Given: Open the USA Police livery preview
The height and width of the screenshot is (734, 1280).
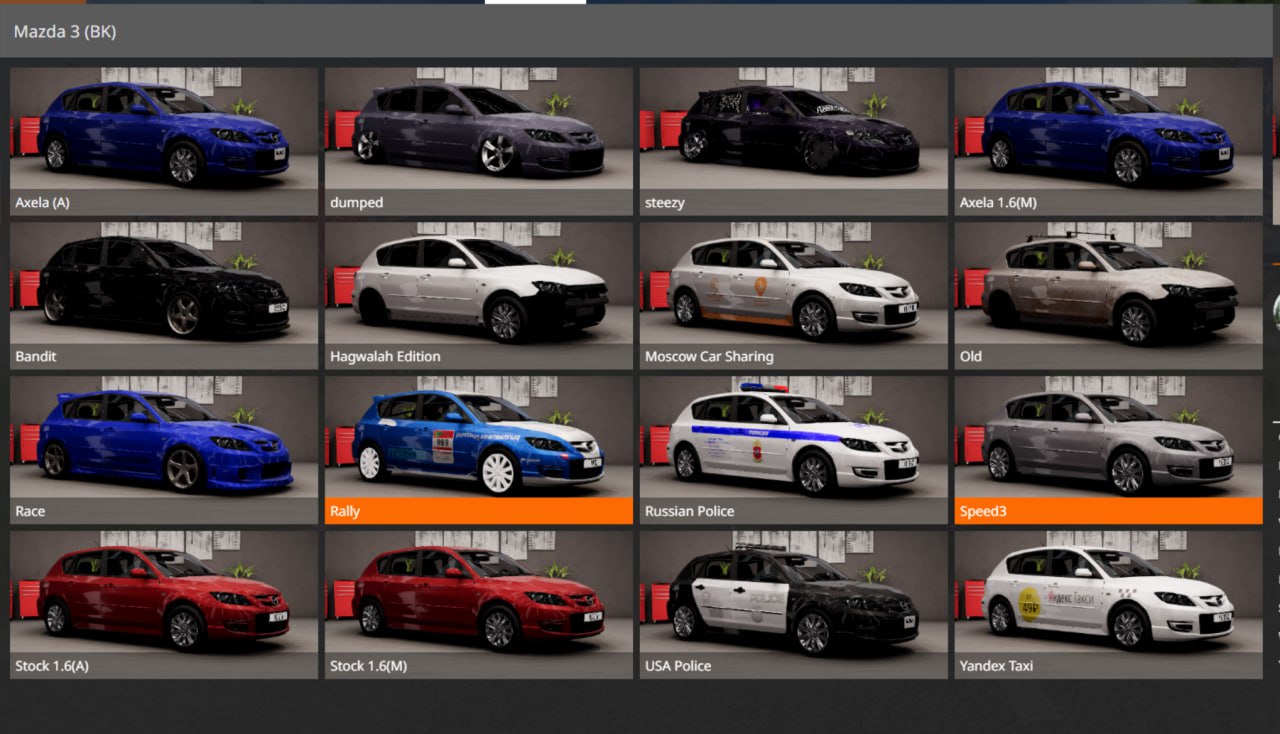Looking at the screenshot, I should point(792,598).
